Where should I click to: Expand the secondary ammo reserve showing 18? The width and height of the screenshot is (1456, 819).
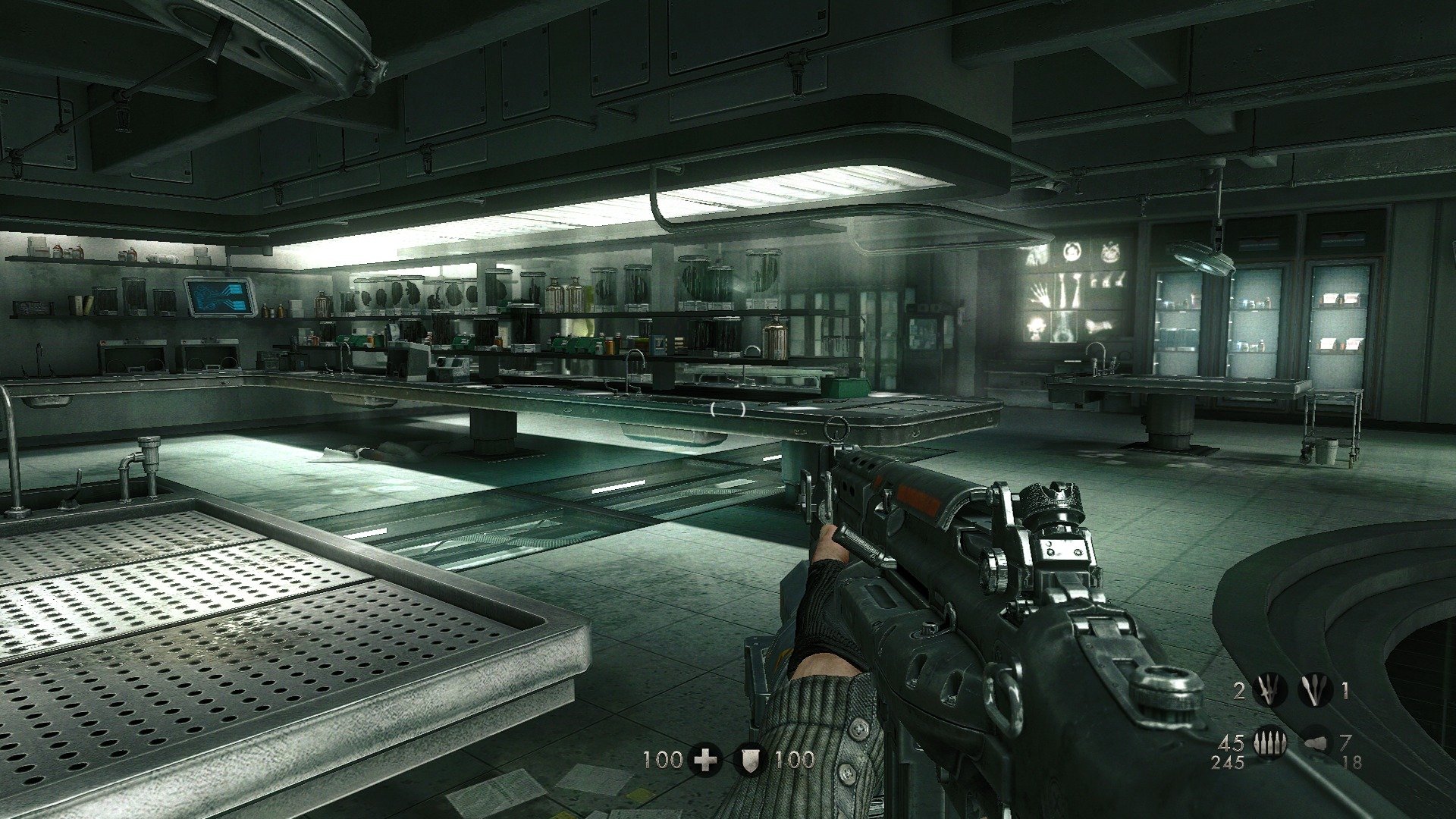(1352, 761)
